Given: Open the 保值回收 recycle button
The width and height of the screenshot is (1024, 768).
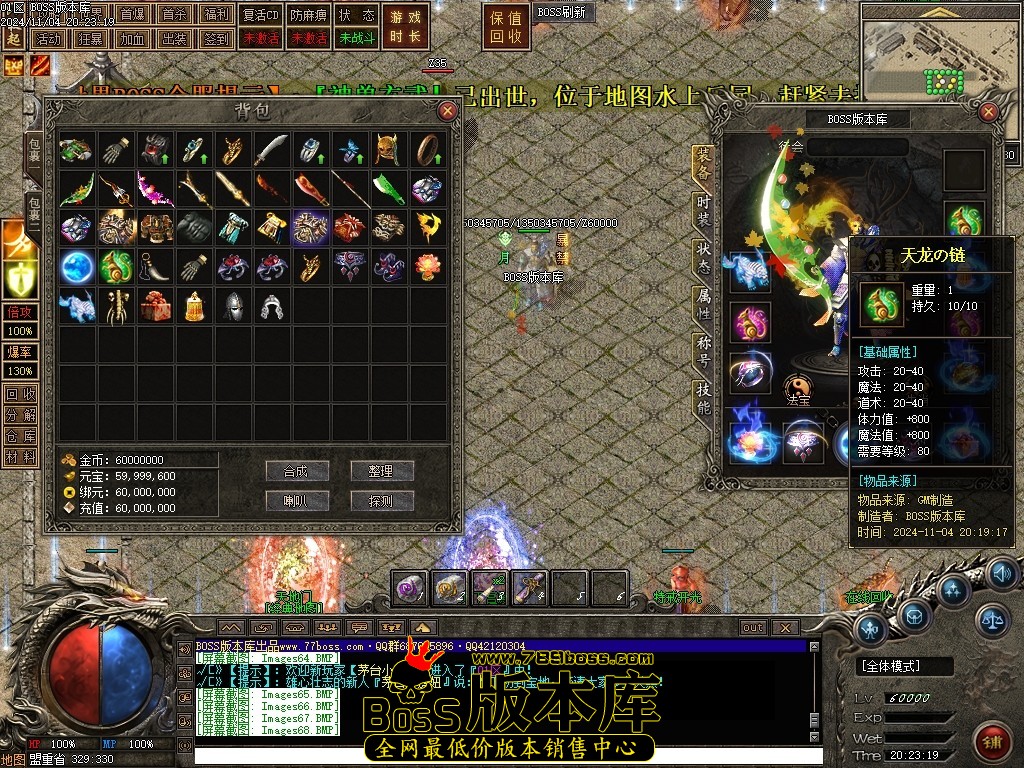Looking at the screenshot, I should 507,27.
